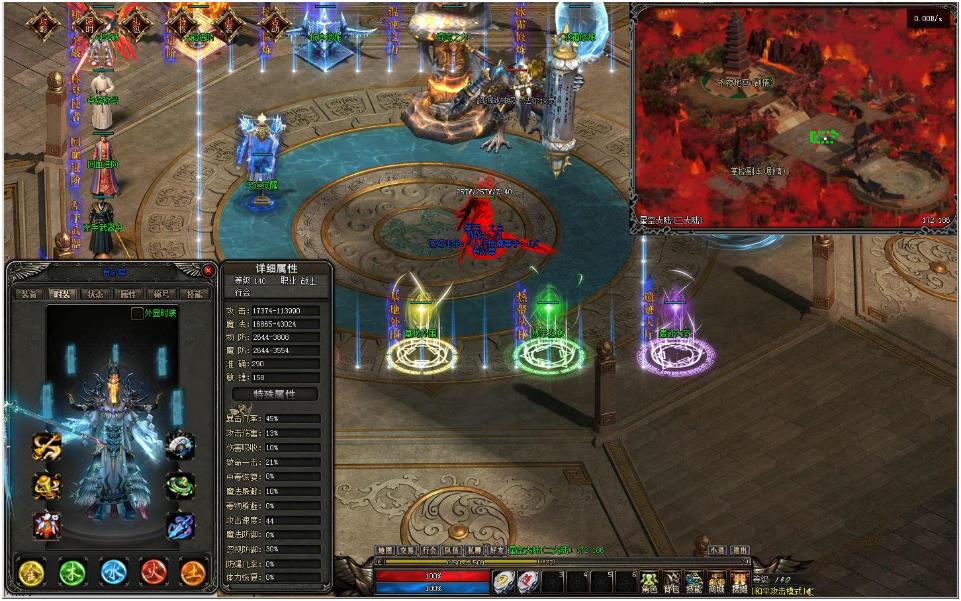Viewport: 961px width, 601px height.
Task: Select the blue 水 element orb
Action: click(113, 571)
